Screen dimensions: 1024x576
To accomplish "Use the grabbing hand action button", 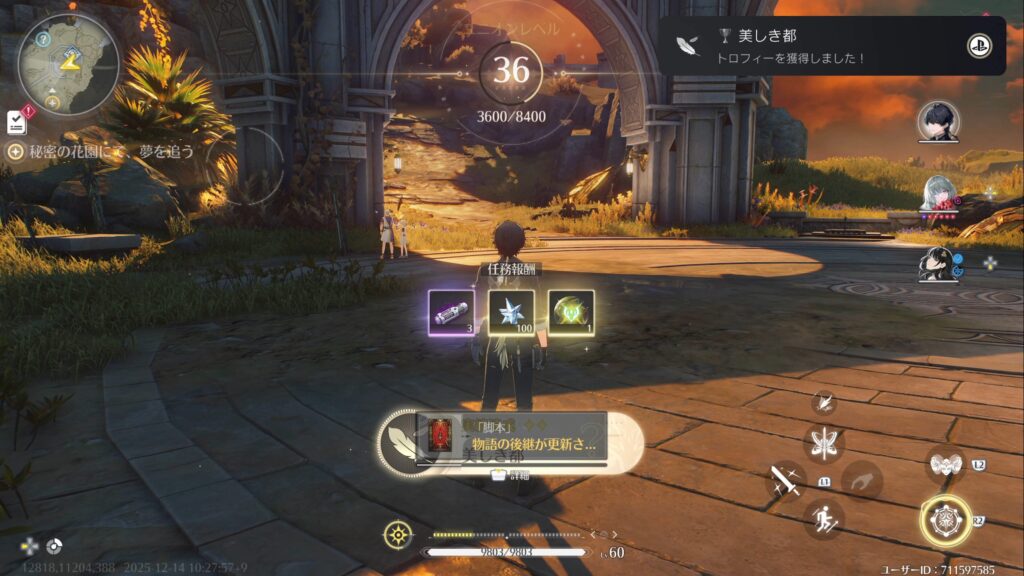I will [x=862, y=480].
